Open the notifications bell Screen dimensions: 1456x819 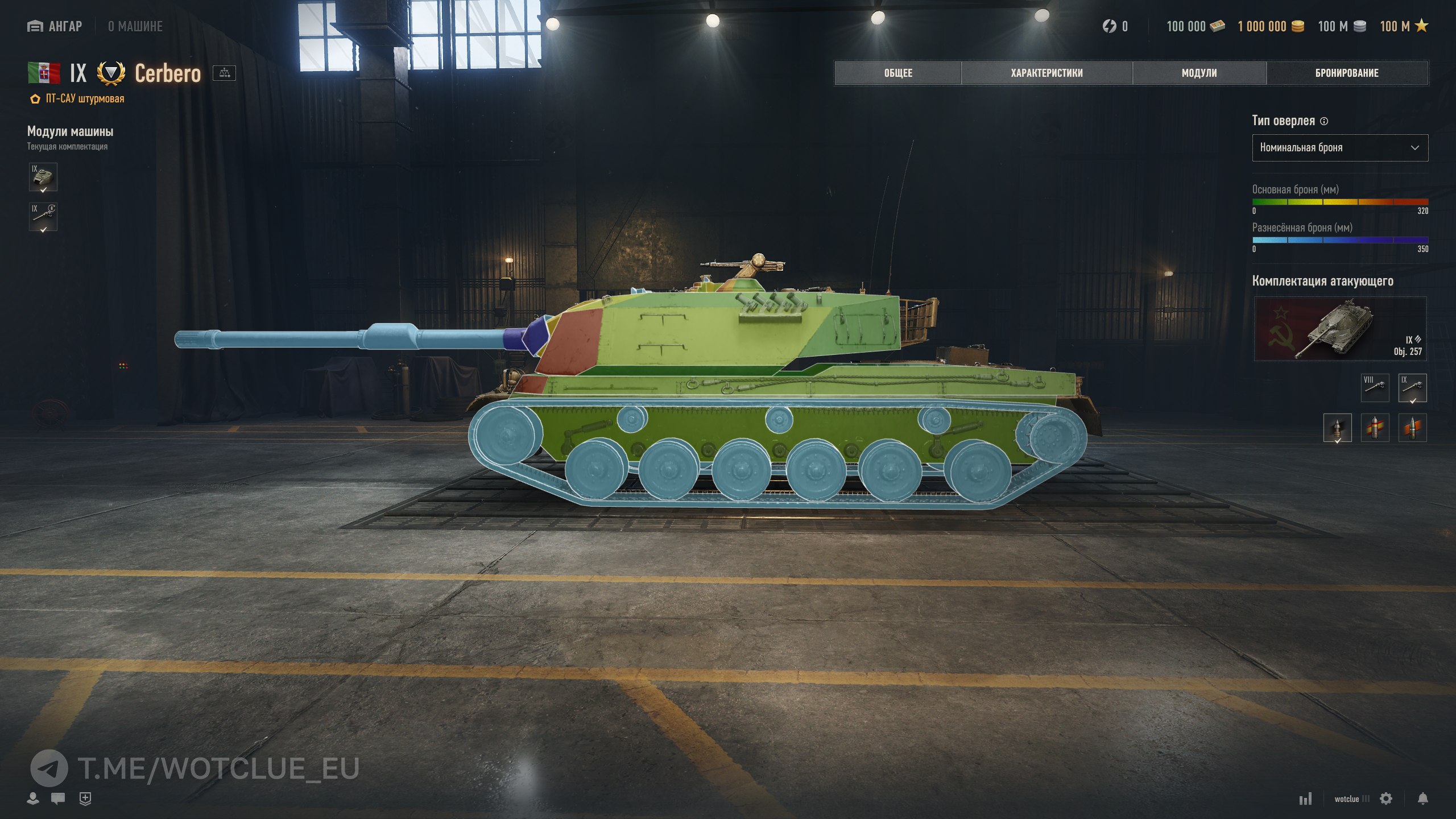(x=1422, y=799)
